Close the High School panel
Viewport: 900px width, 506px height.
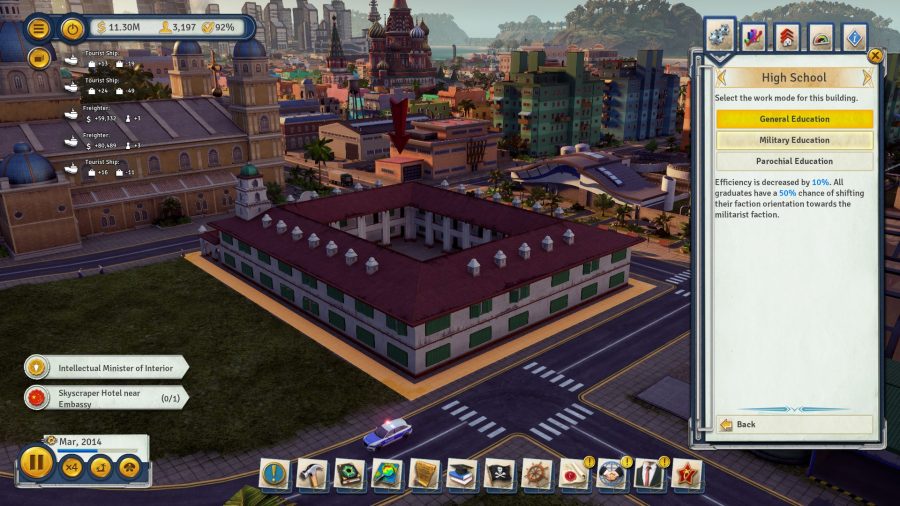coord(876,56)
